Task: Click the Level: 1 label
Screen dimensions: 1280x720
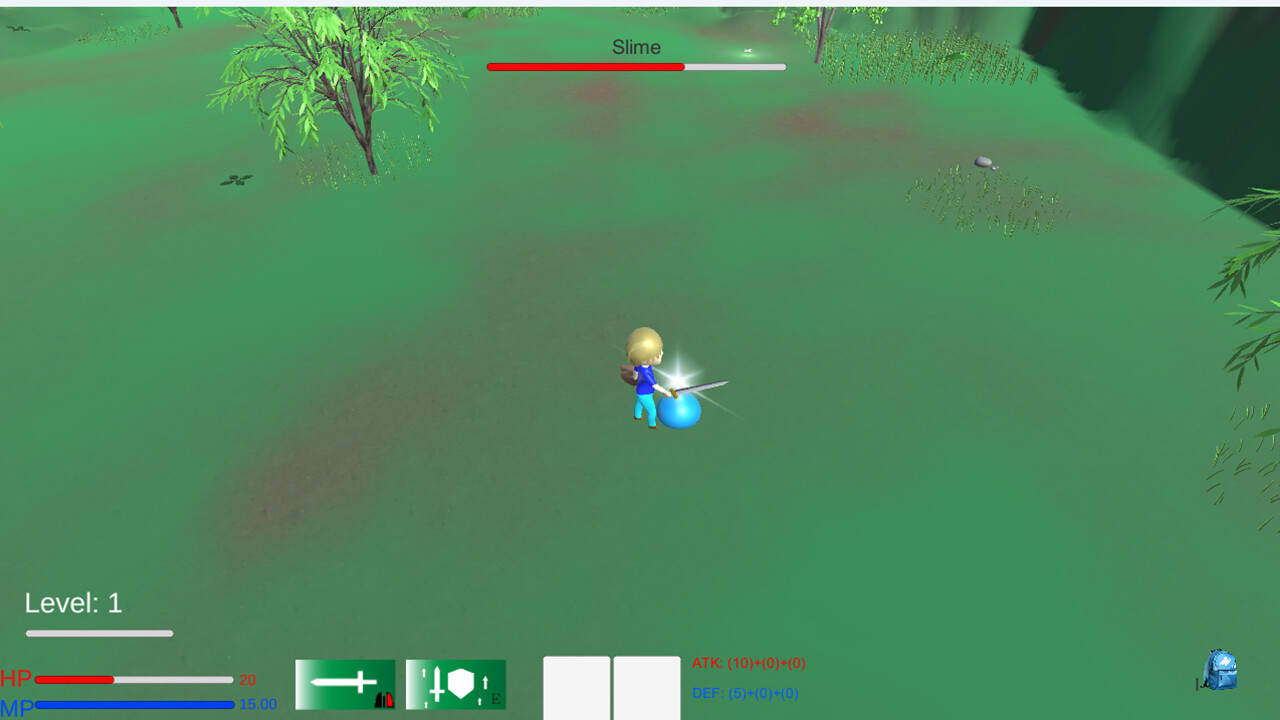Action: pos(72,601)
